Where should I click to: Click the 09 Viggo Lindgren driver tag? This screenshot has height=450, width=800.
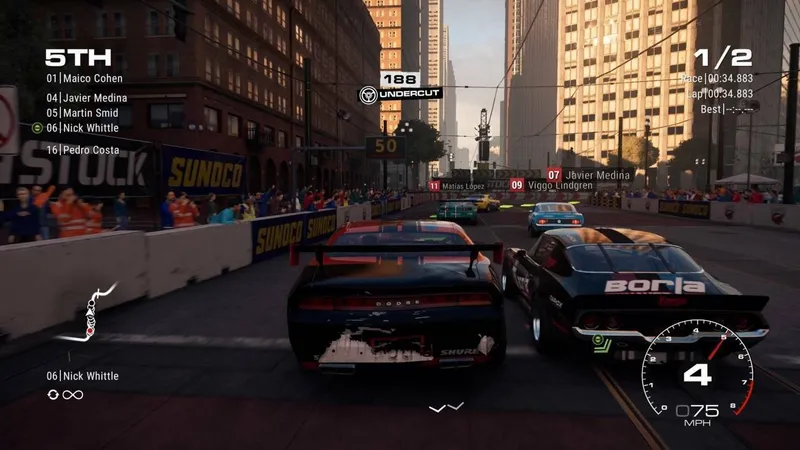[551, 185]
